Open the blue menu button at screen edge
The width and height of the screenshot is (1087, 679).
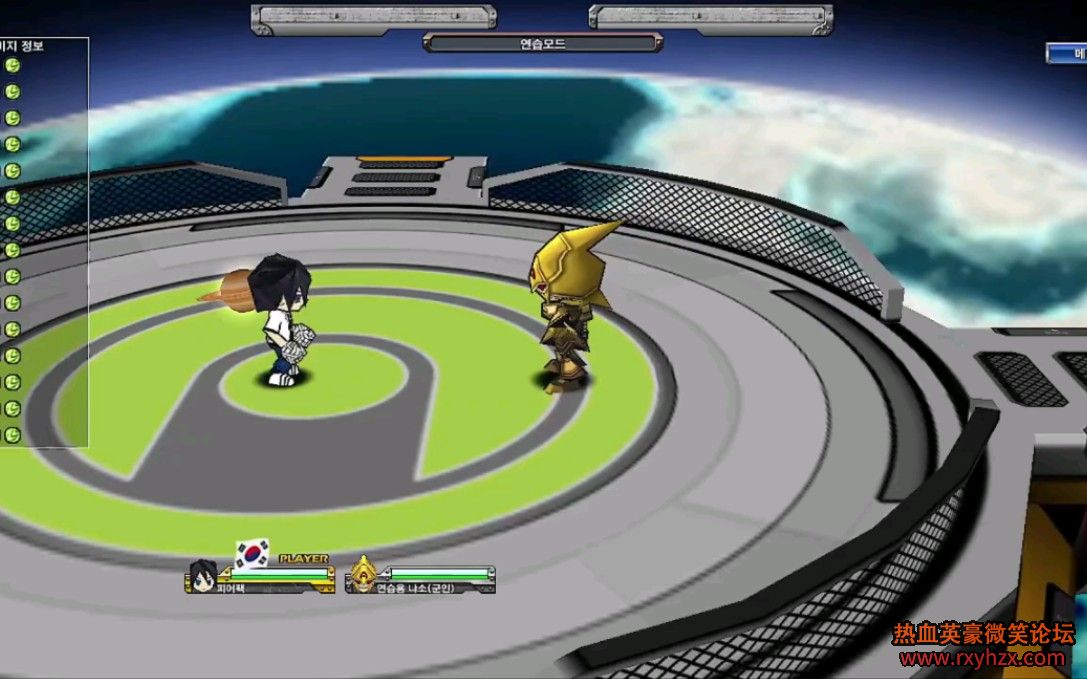(1068, 52)
